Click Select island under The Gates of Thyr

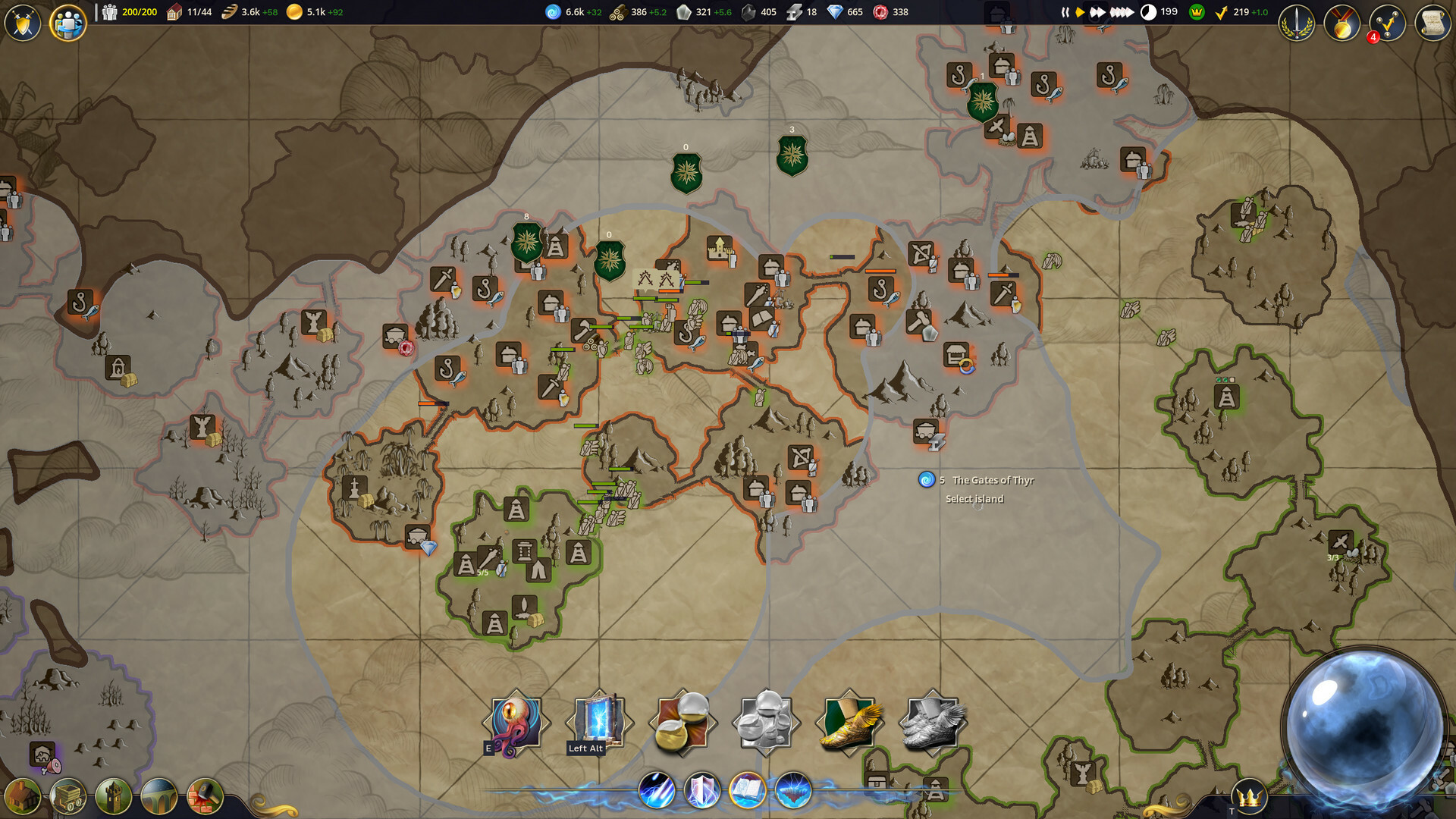click(973, 498)
